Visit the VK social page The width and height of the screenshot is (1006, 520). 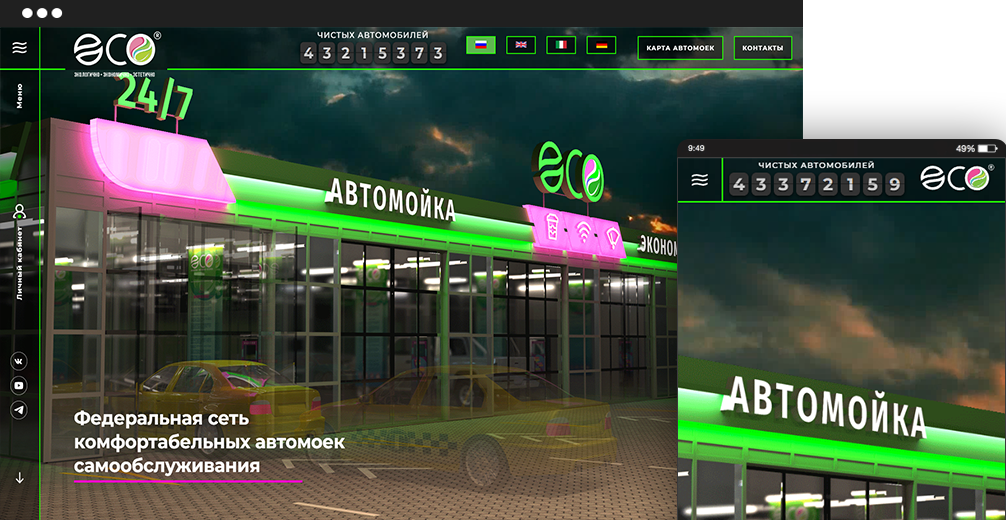(19, 361)
